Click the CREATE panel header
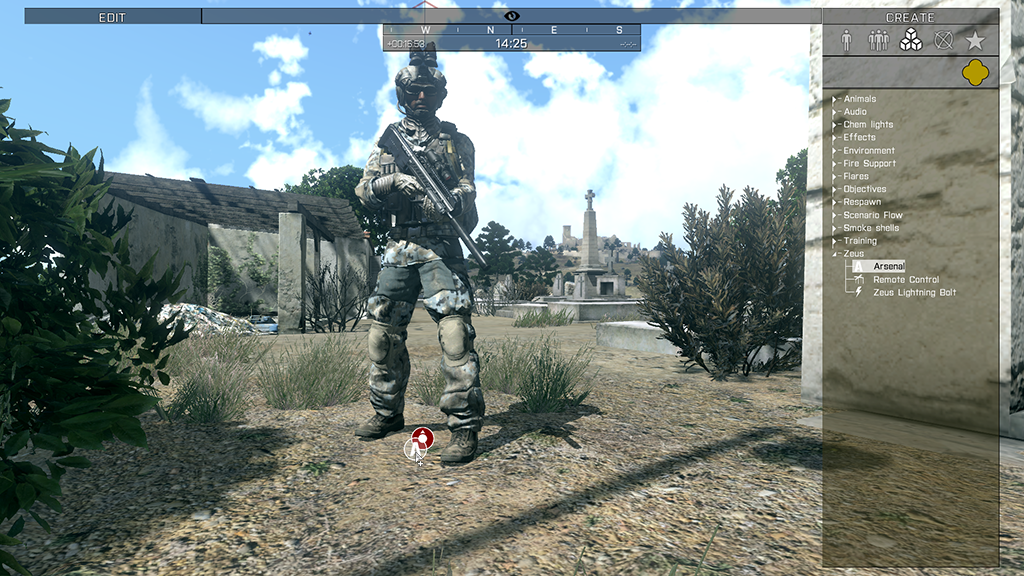The width and height of the screenshot is (1024, 576). [x=910, y=17]
